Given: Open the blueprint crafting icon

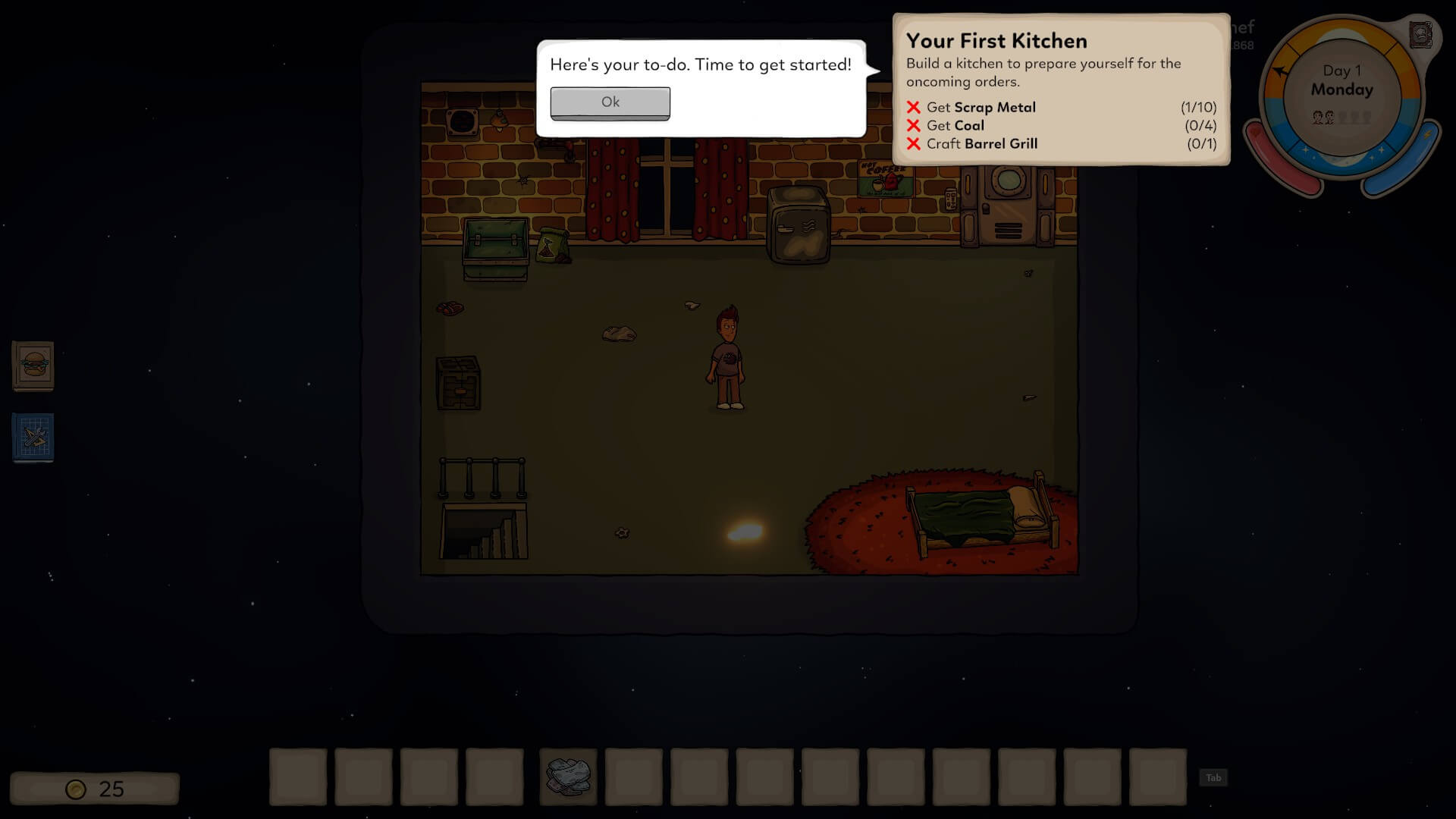Looking at the screenshot, I should point(33,437).
